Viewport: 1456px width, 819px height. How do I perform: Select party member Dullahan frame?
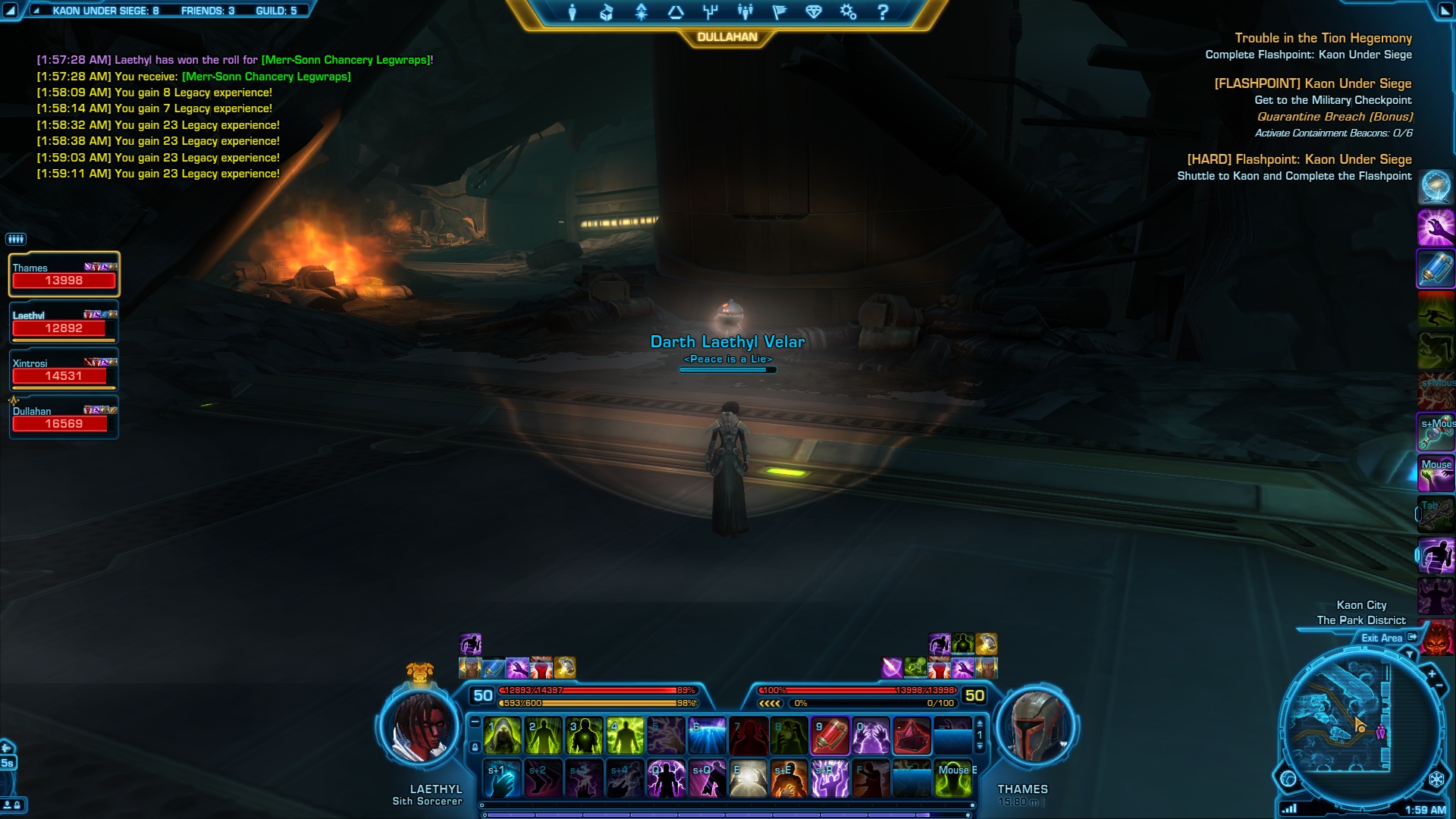[64, 418]
